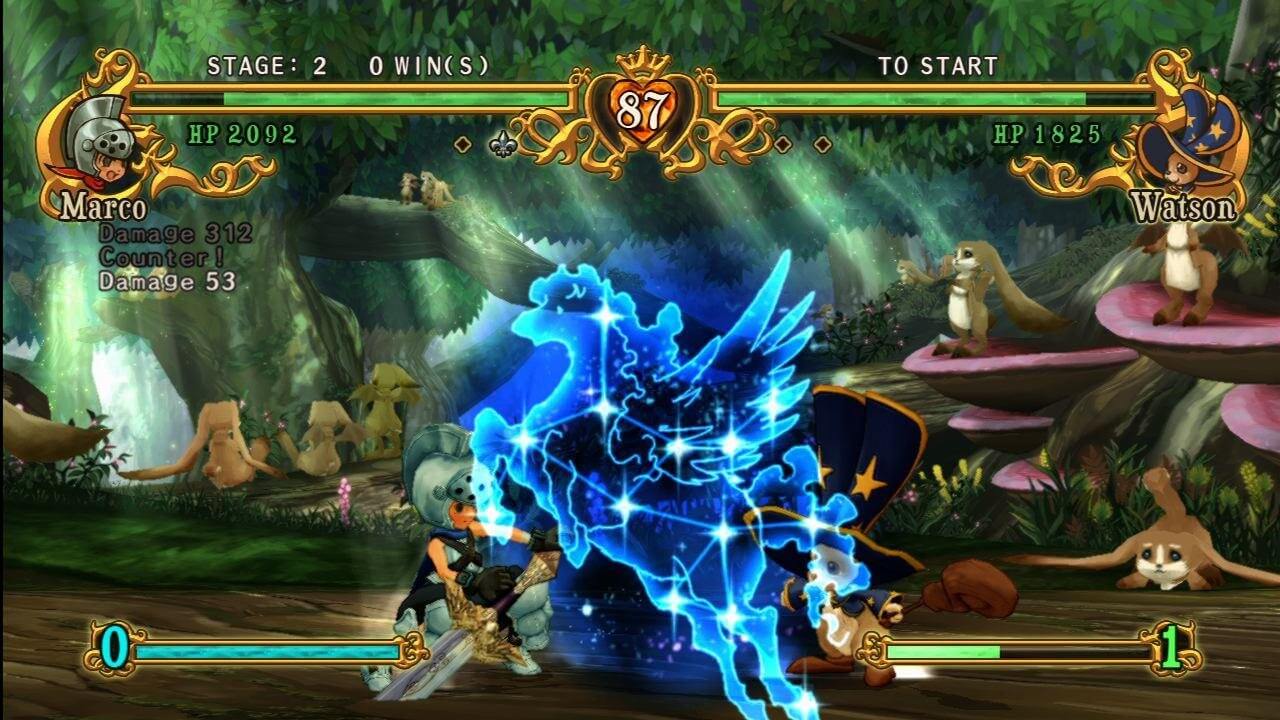Image resolution: width=1280 pixels, height=720 pixels.
Task: Click Marco's helmeted knight portrait
Action: tap(98, 145)
